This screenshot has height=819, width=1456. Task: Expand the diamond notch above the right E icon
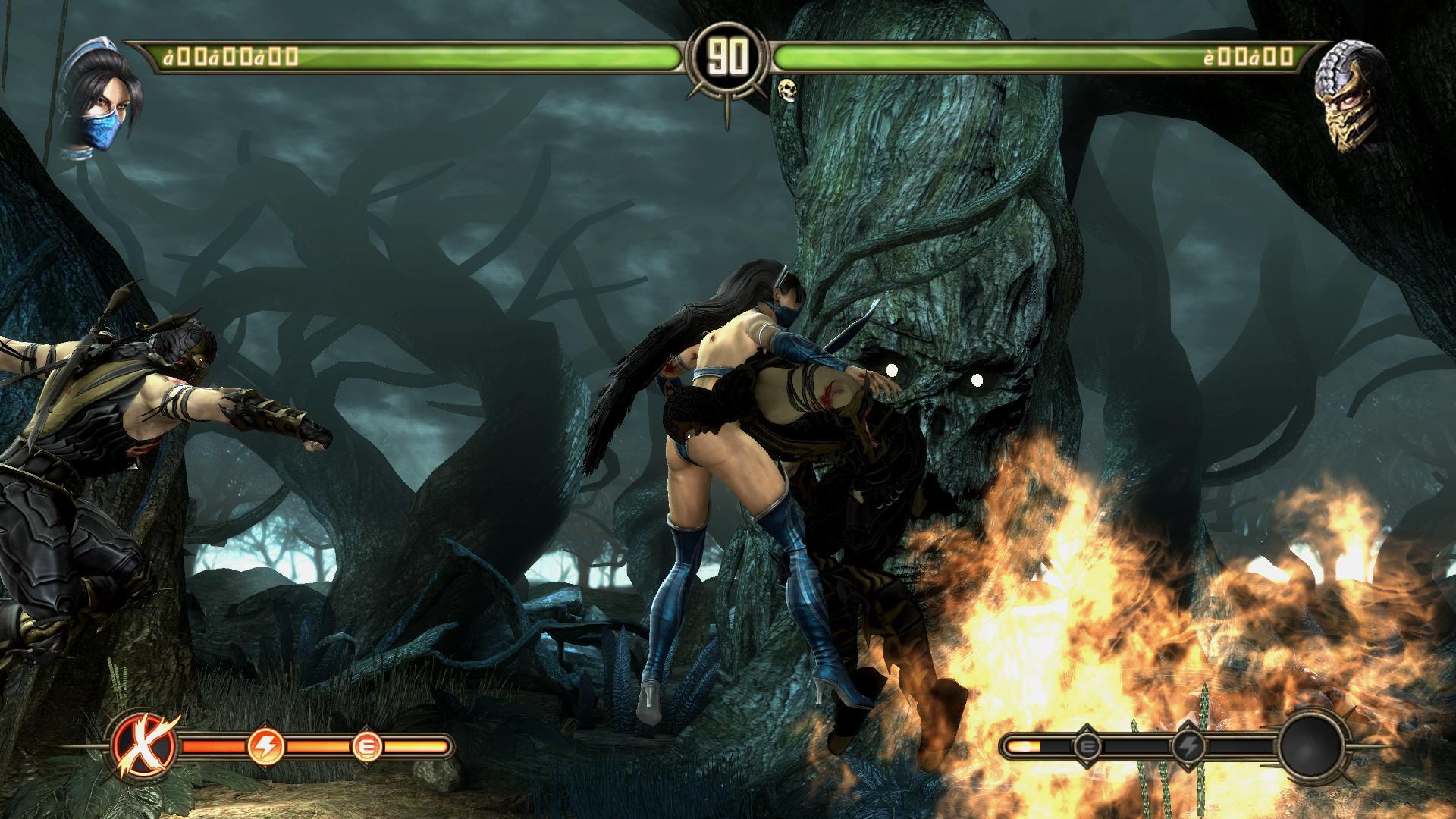pos(1087,726)
